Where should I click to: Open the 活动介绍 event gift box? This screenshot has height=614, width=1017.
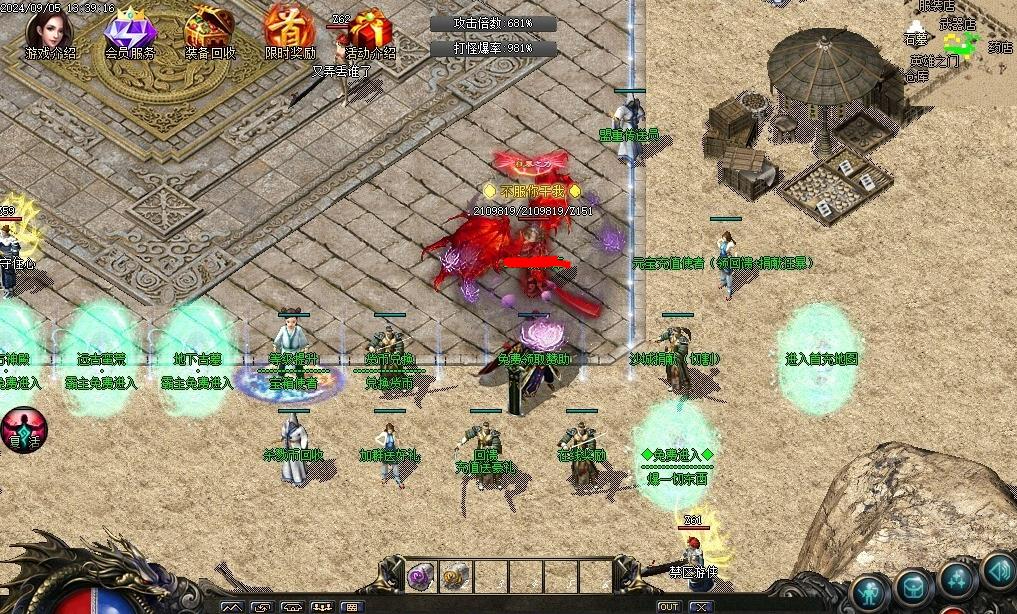coord(370,32)
